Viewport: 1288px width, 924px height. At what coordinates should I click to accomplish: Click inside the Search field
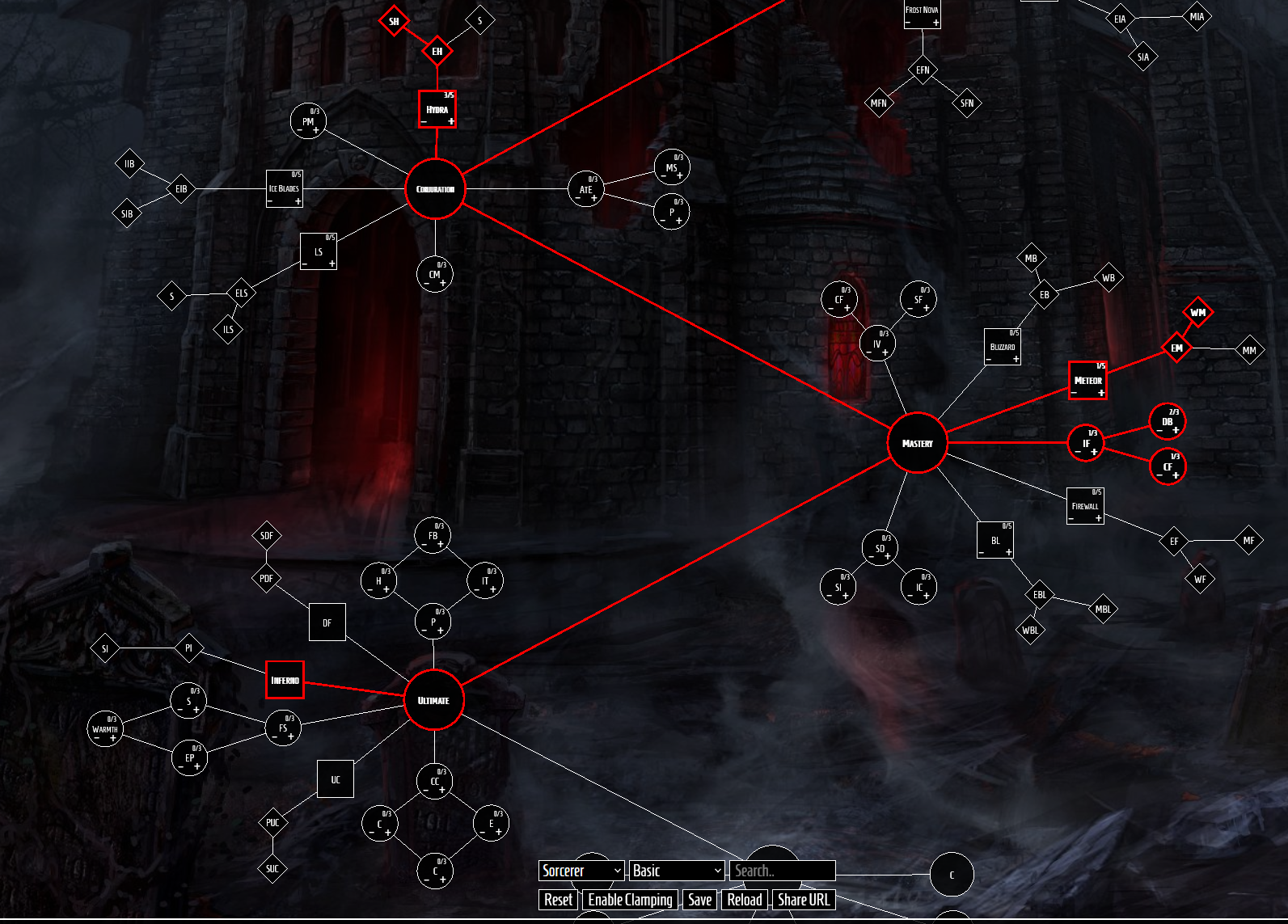(781, 871)
